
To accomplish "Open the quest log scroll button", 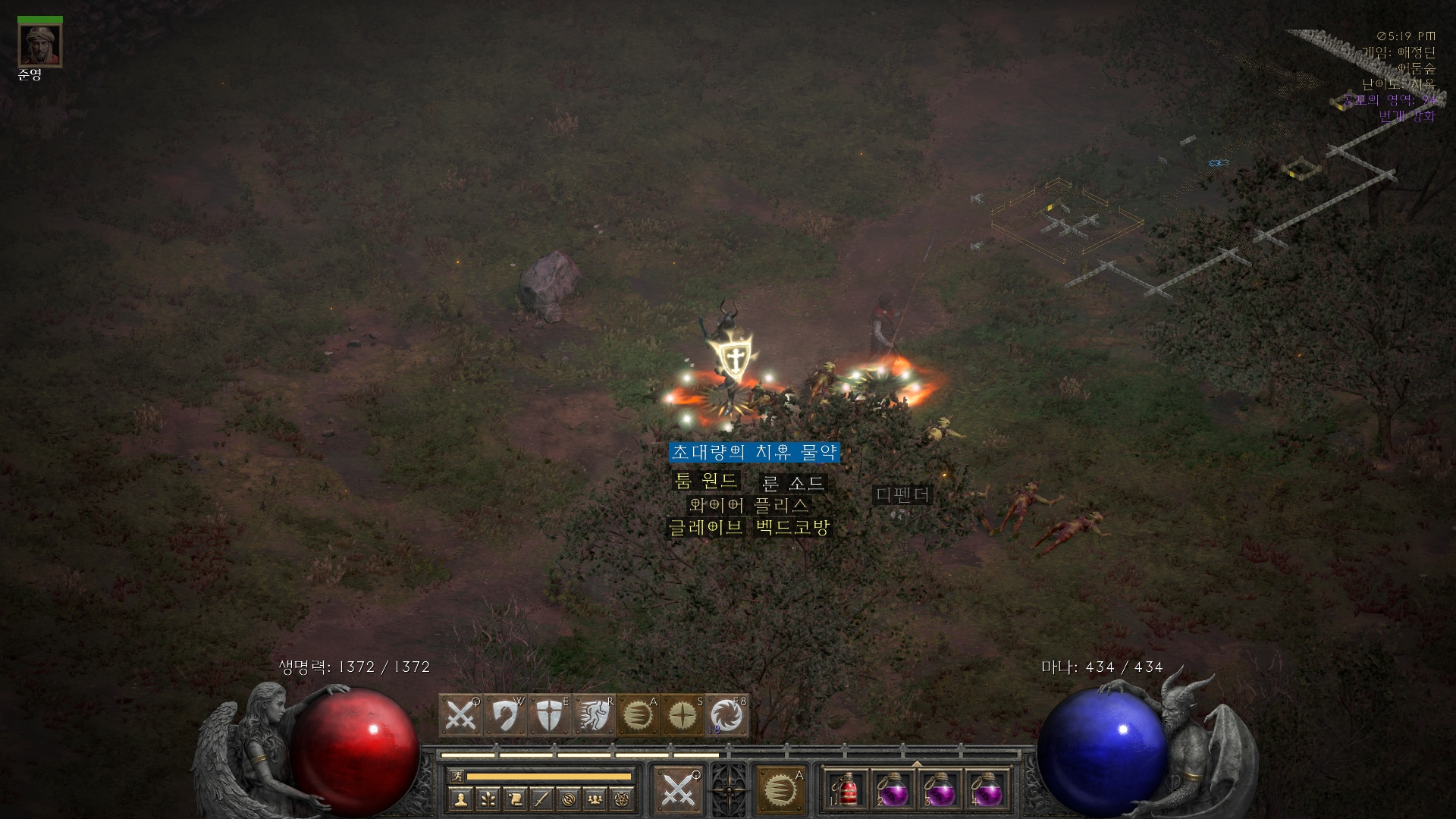I will (515, 799).
